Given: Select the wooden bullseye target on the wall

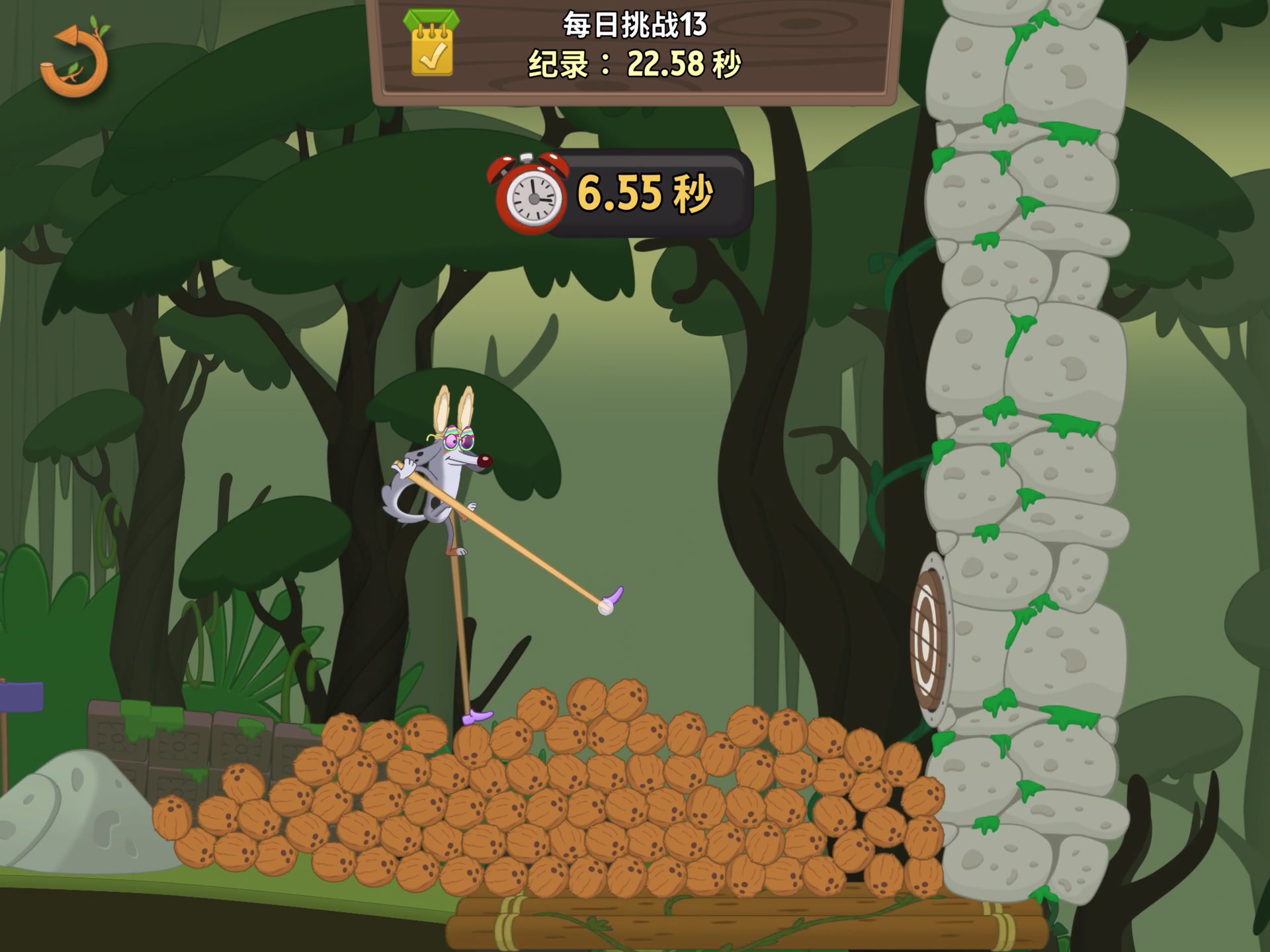Looking at the screenshot, I should tap(928, 640).
